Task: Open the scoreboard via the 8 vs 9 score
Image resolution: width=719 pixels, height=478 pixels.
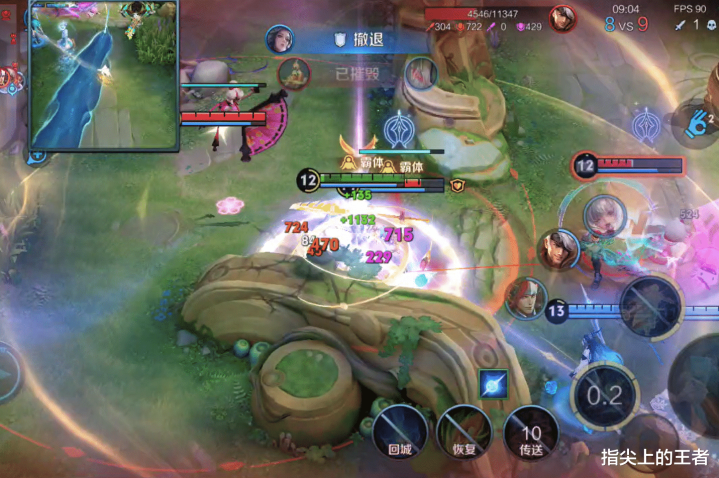Action: 628,24
